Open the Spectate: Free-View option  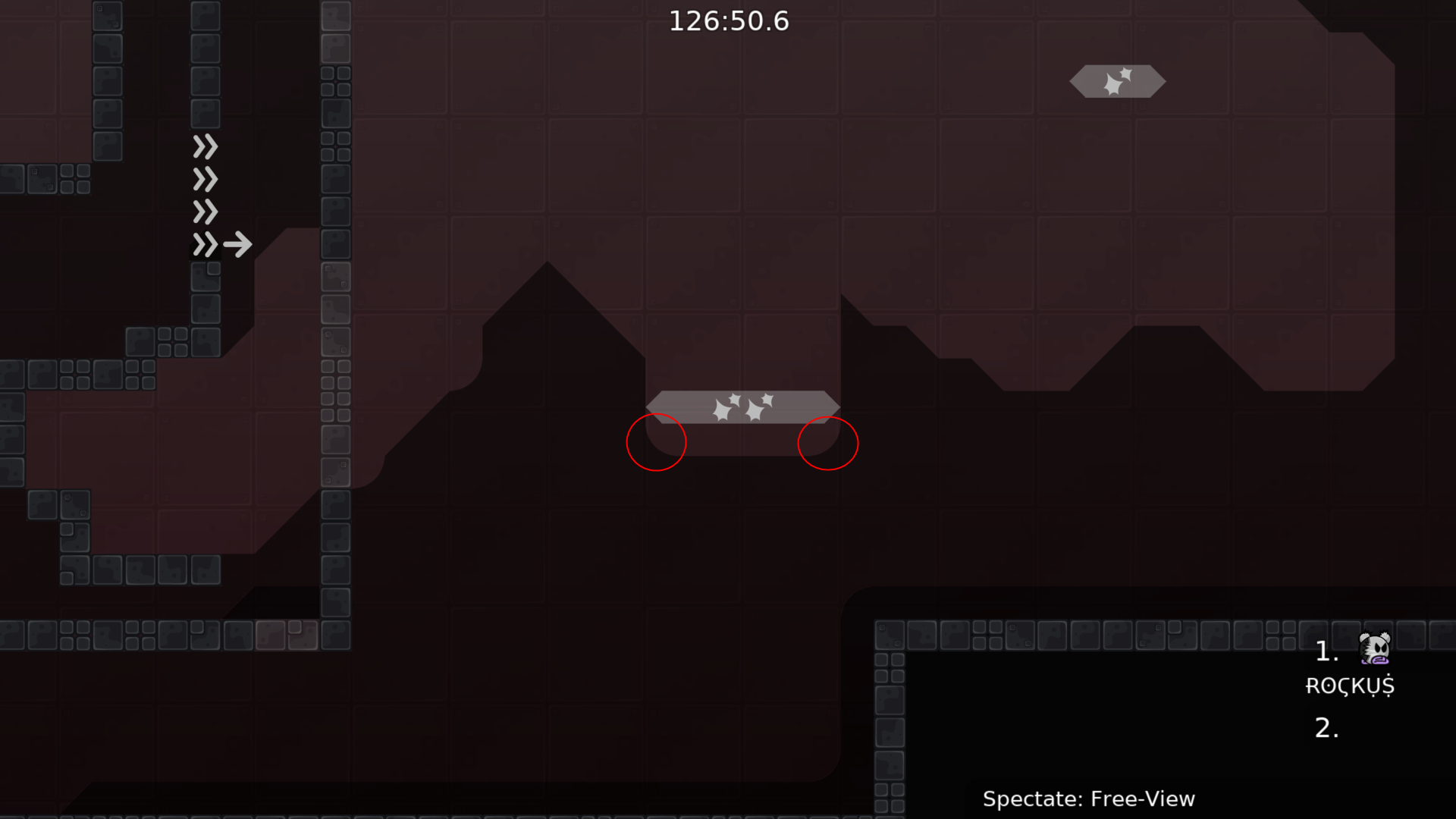[x=1090, y=798]
